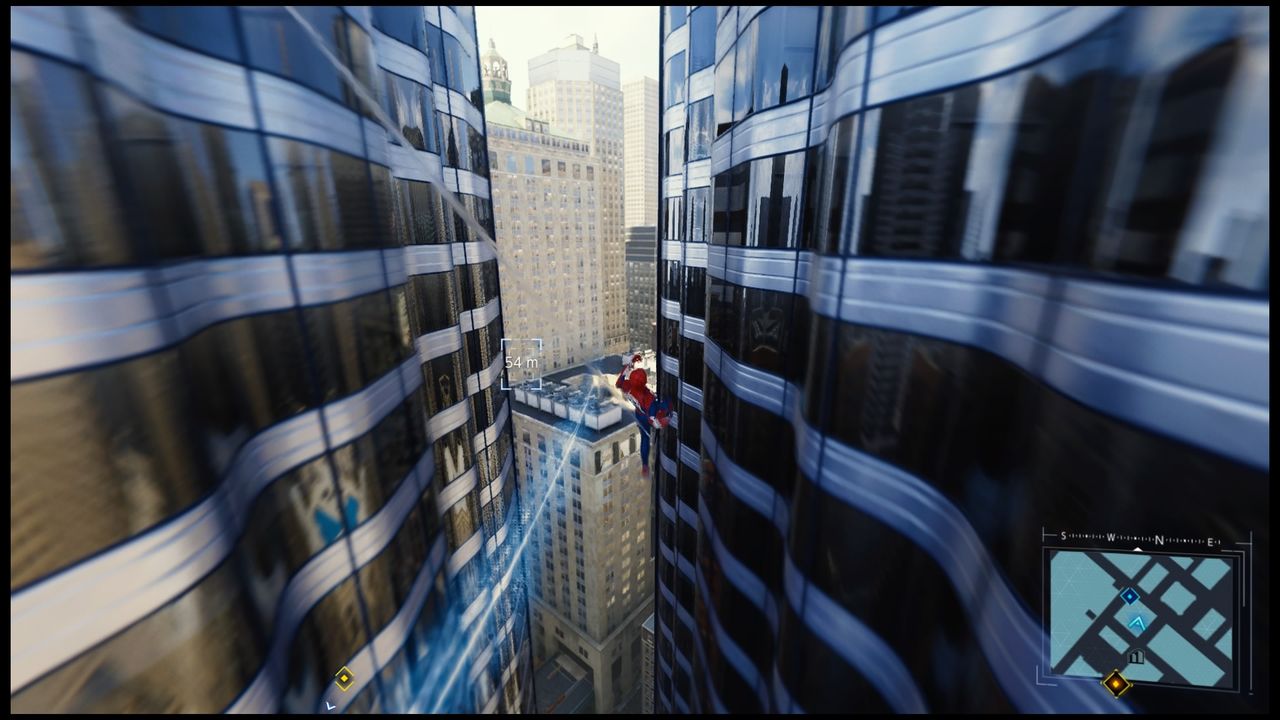This screenshot has height=720, width=1280.
Task: Click the north indicator triangle above the minimap
Action: pyautogui.click(x=1139, y=549)
